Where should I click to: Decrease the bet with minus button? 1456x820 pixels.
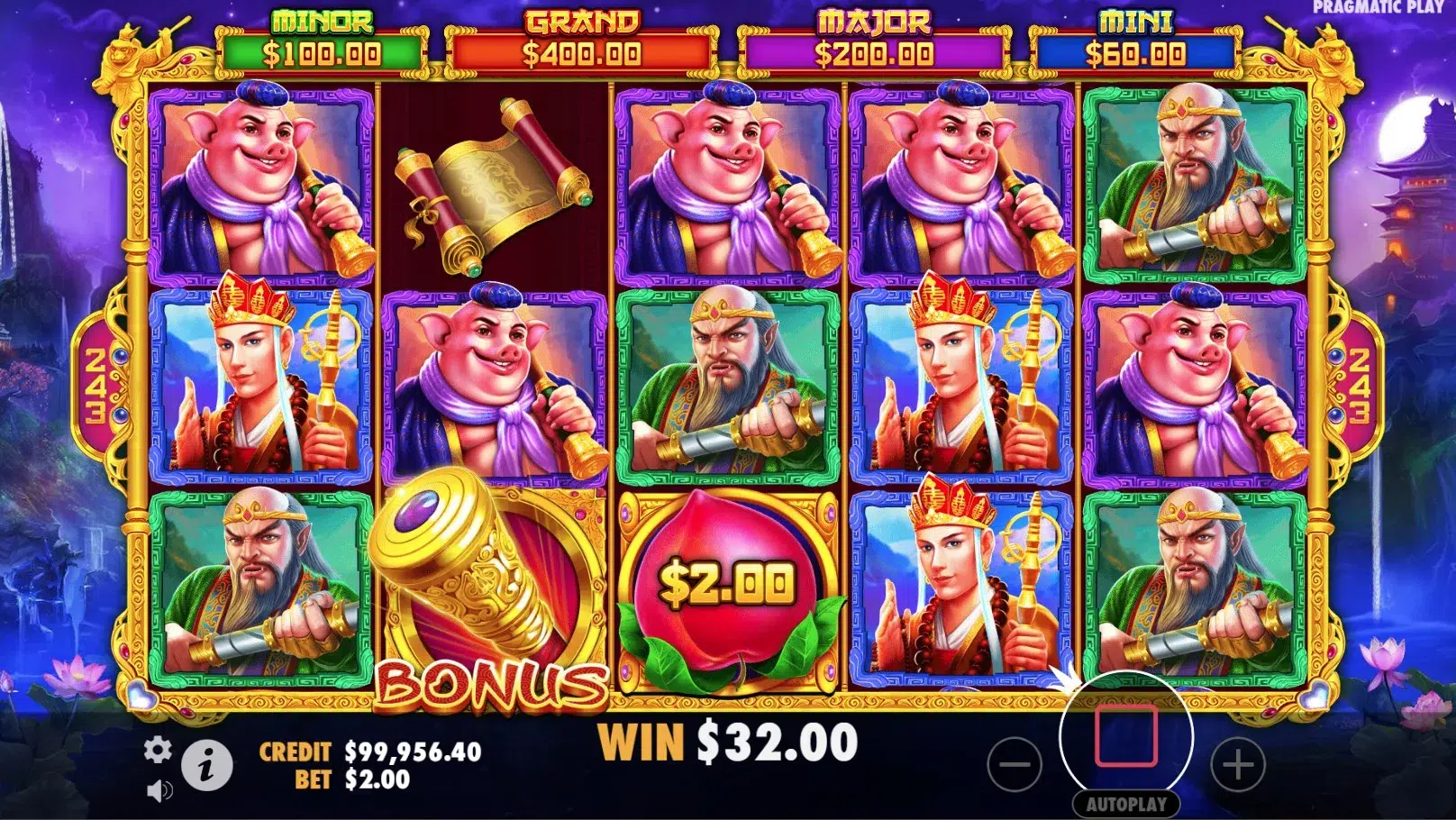tap(1015, 765)
